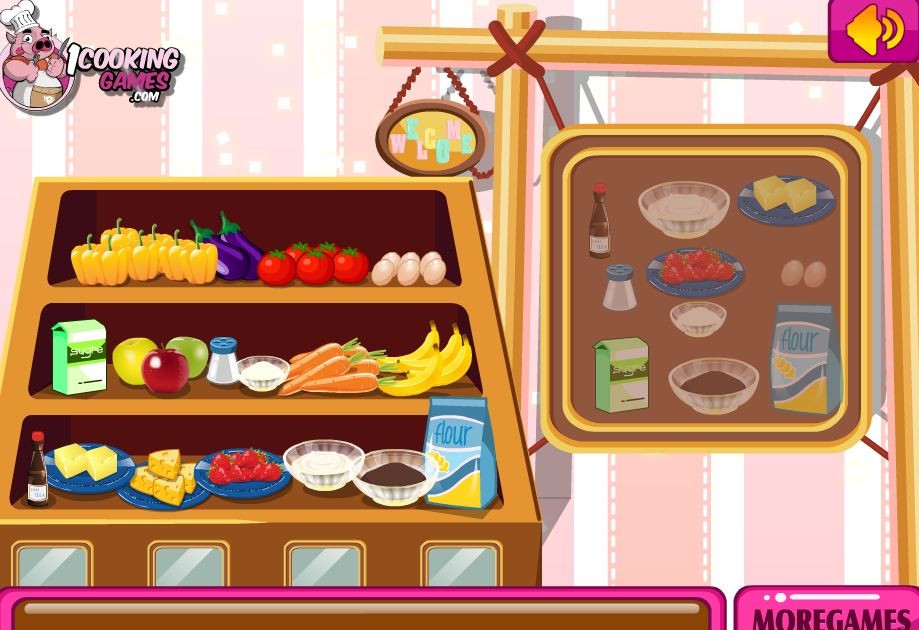Screen dimensions: 919x630
Task: Choose the cocoa powder bowl on the shelf
Action: coord(393,474)
